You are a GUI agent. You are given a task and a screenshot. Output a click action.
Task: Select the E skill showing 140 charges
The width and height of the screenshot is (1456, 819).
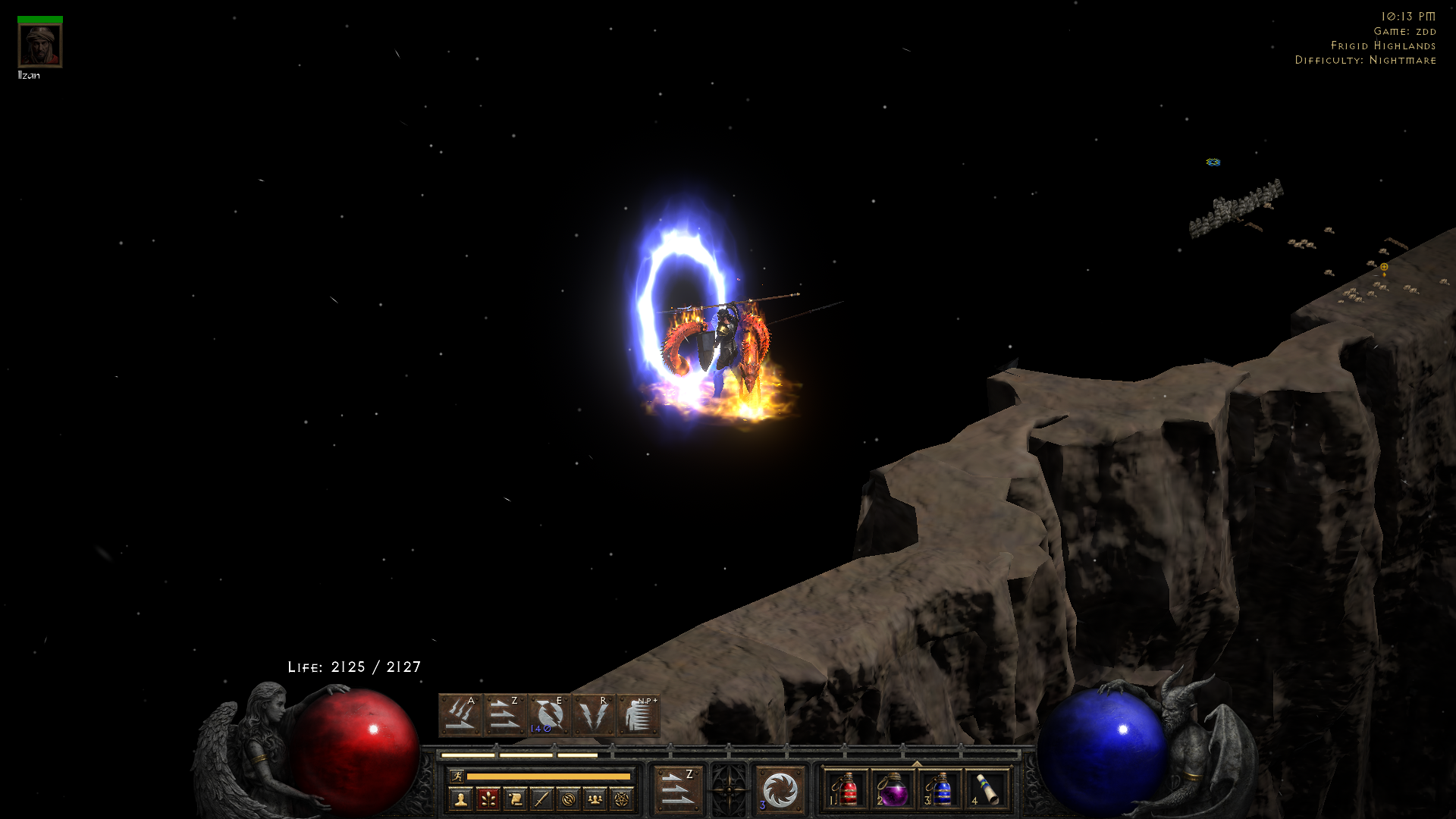coord(548,713)
